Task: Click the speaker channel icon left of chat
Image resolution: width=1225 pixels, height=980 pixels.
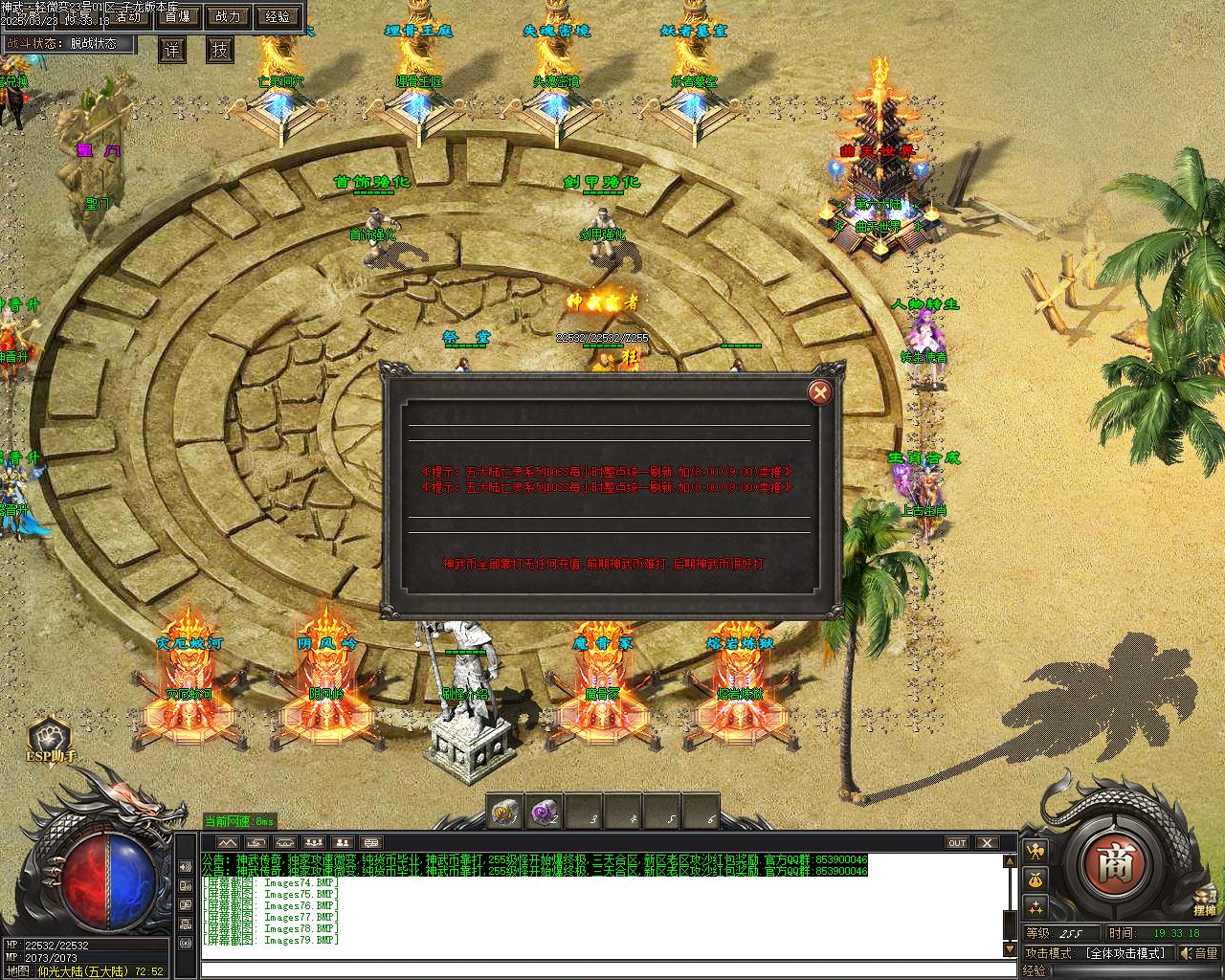Action: click(185, 867)
